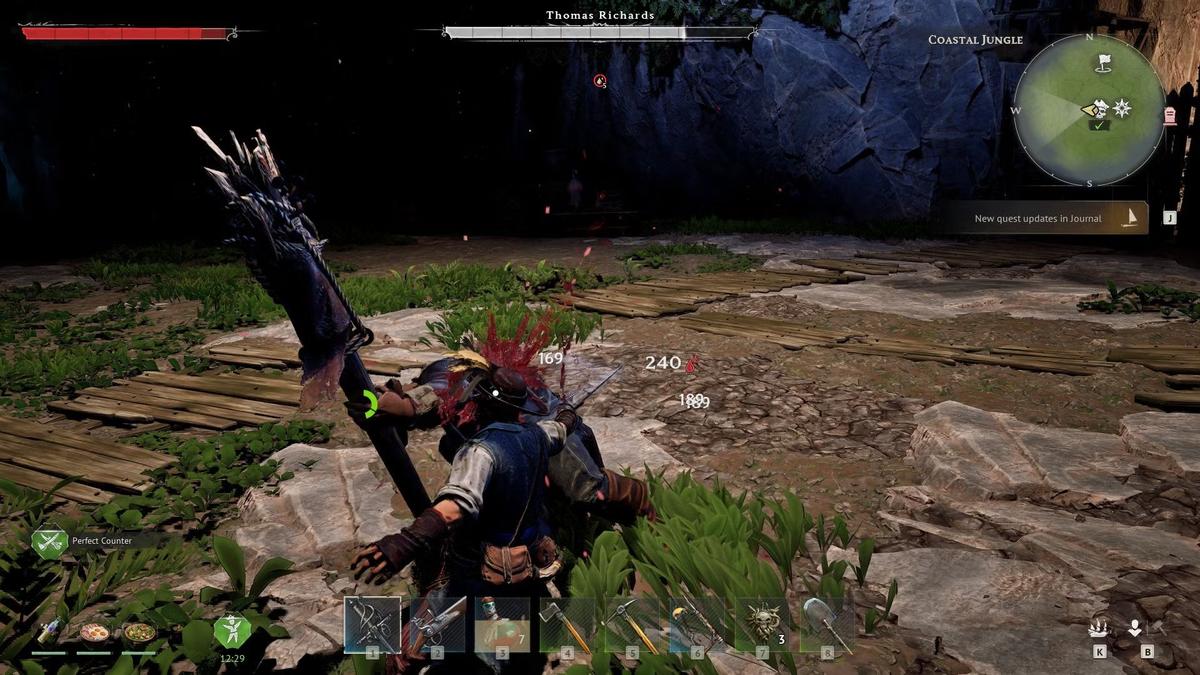Choose the shovel in the hotbar
Viewport: 1200px width, 675px height.
(x=827, y=625)
